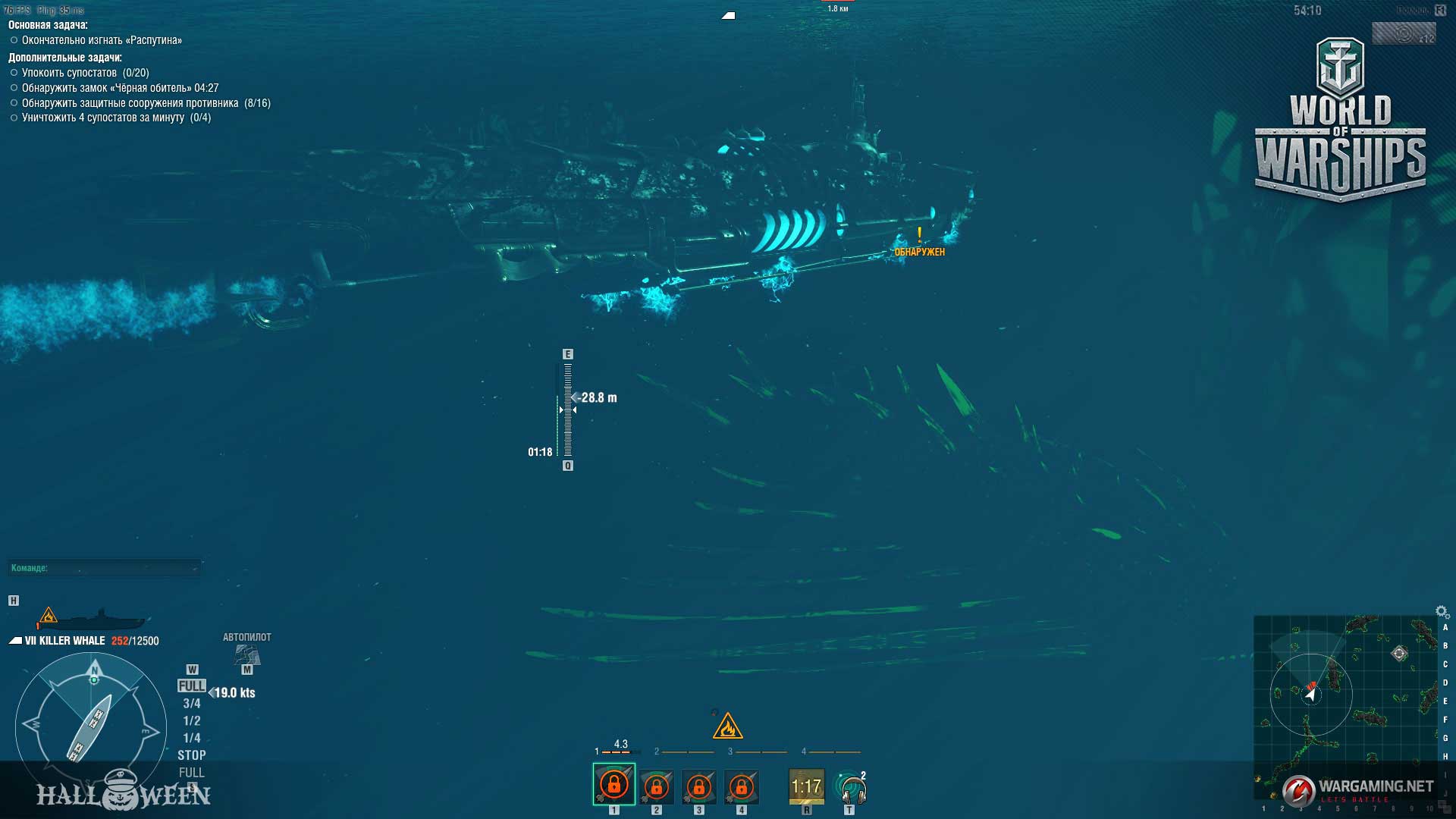Open the minimap settings gear
1456x819 pixels.
[x=1442, y=611]
